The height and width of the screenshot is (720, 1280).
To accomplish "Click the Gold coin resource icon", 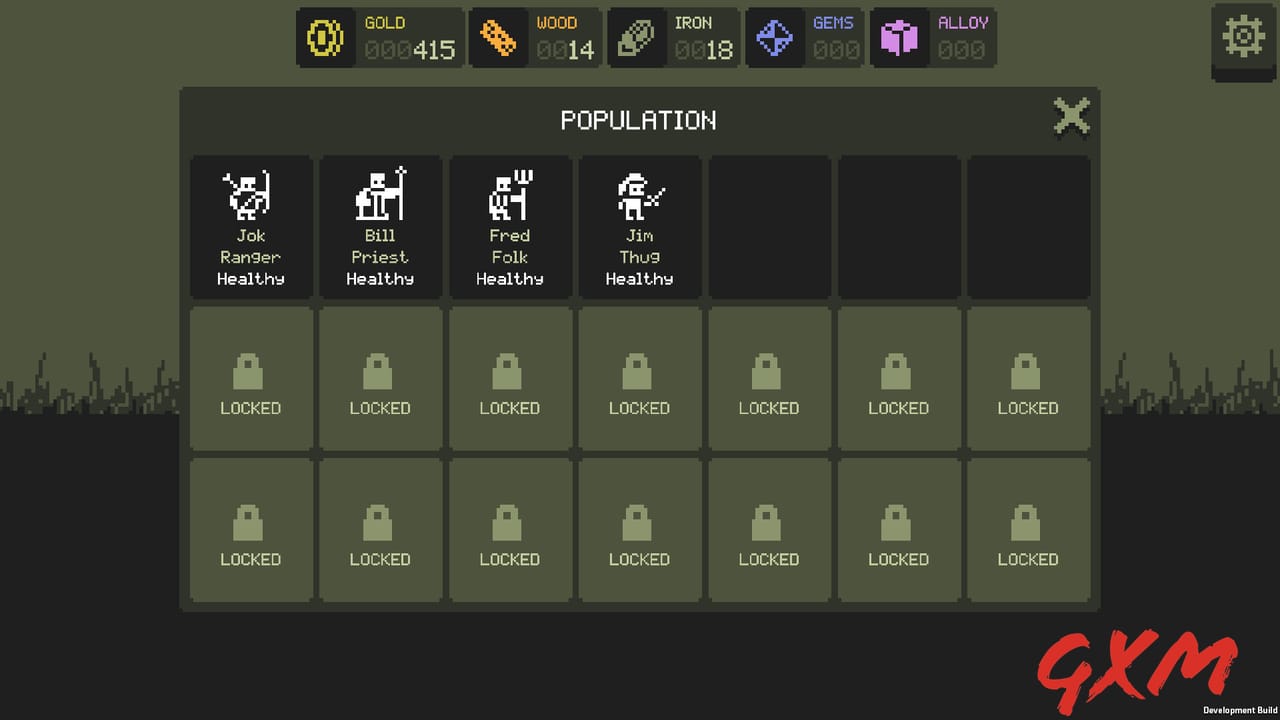I will click(x=325, y=38).
